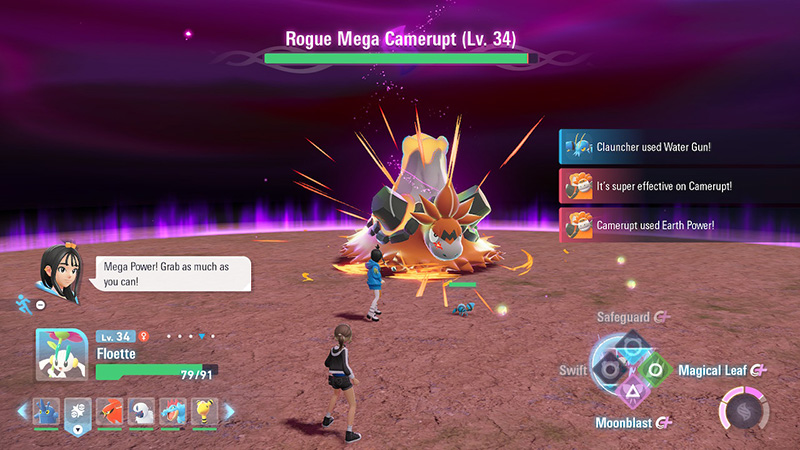Open Floette's large portrait panel
The image size is (800, 450).
[x=60, y=355]
